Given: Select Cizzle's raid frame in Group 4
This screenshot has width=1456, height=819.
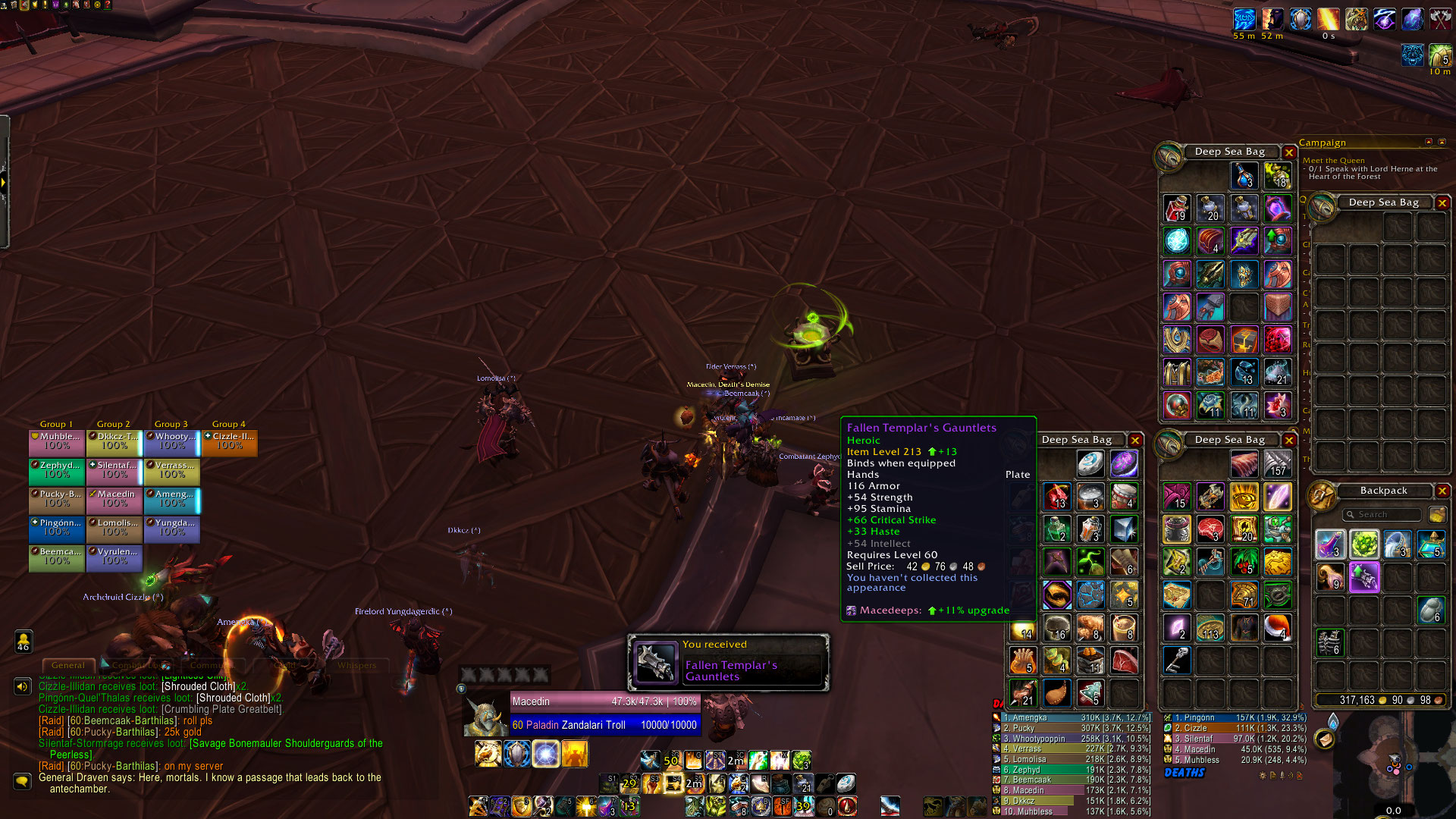Looking at the screenshot, I should [230, 442].
